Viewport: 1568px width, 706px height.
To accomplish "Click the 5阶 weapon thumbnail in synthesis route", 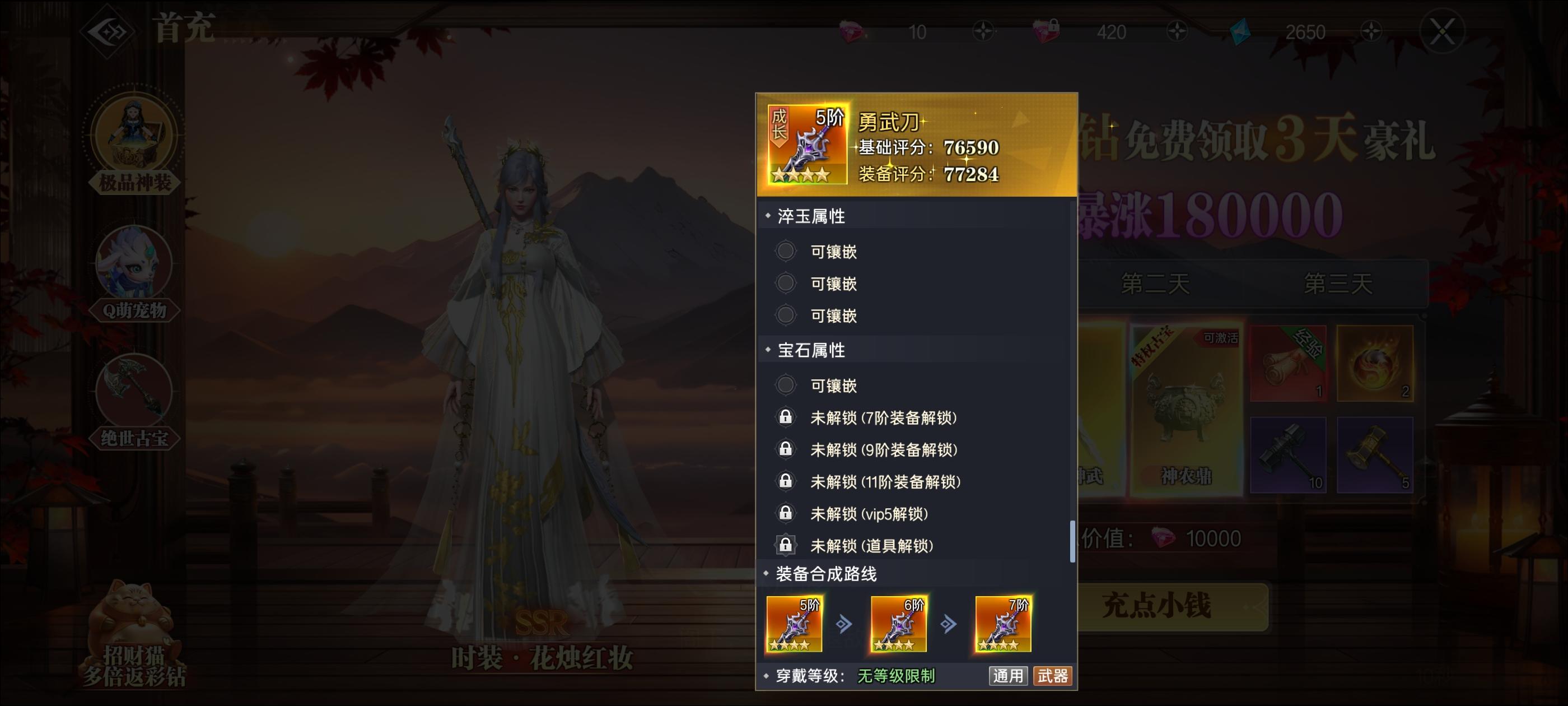I will pos(795,623).
